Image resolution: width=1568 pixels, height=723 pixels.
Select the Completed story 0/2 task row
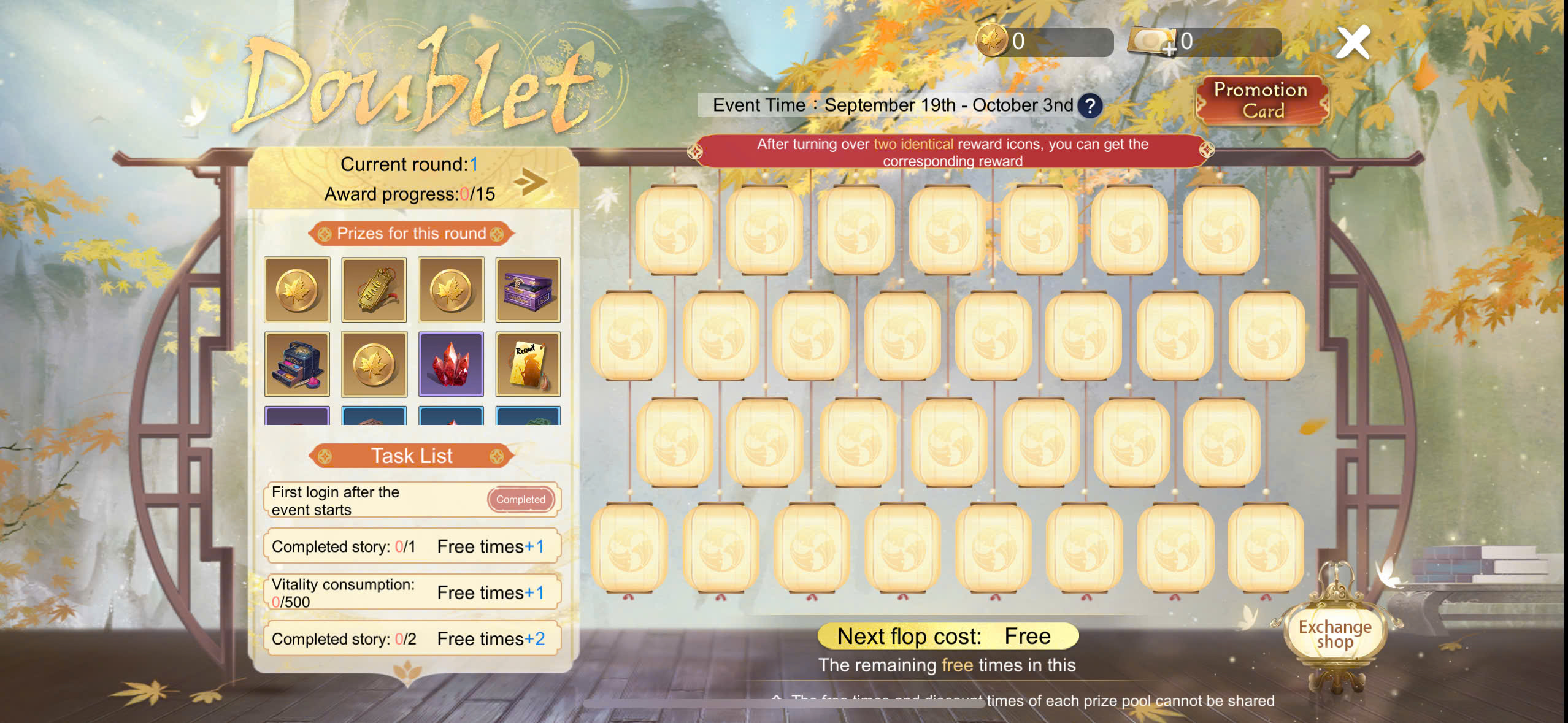(412, 639)
